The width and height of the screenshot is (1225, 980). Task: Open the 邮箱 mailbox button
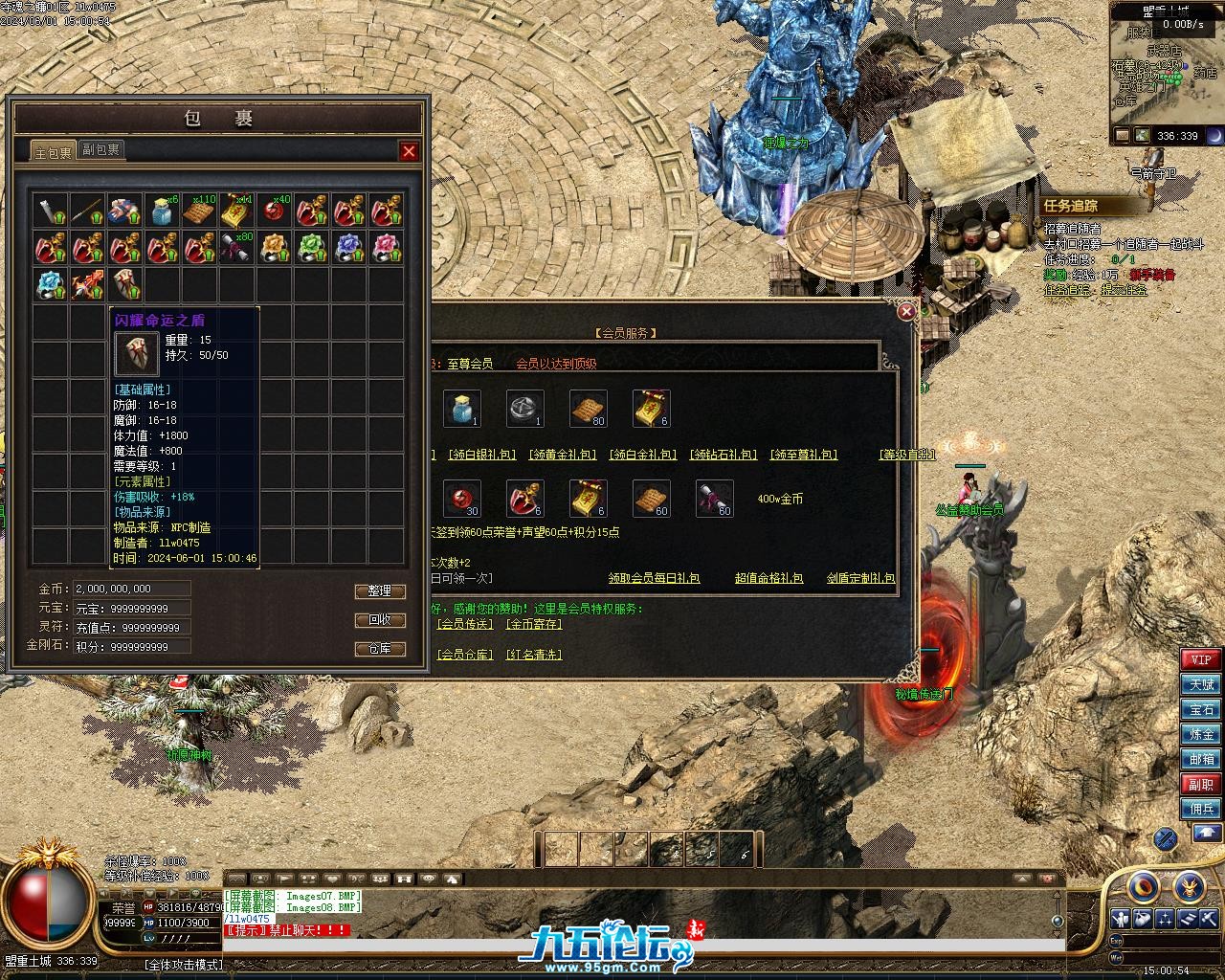point(1201,759)
